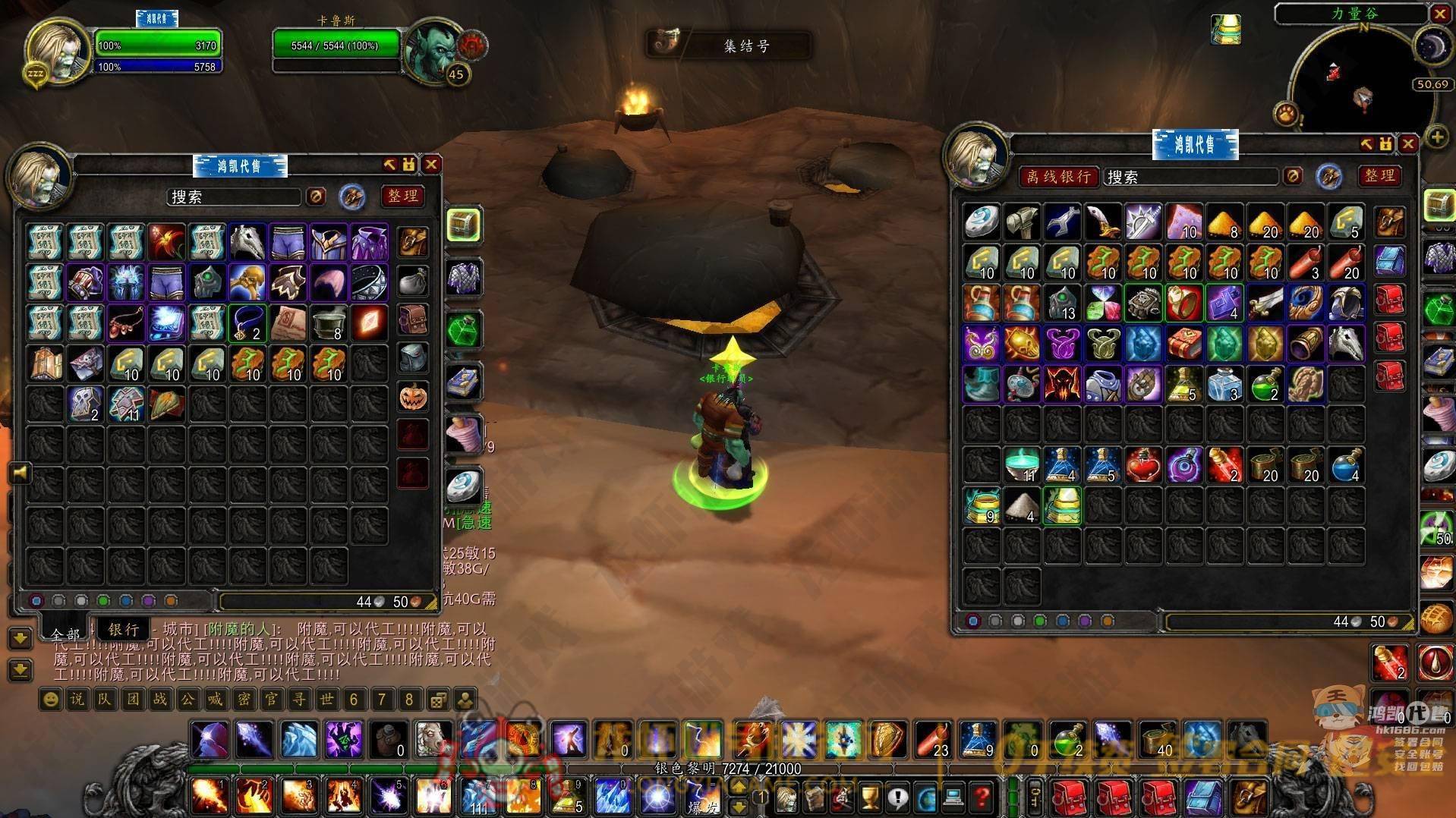The width and height of the screenshot is (1456, 818).
Task: Focus the bank's 搜索 search box
Action: [x=1190, y=177]
